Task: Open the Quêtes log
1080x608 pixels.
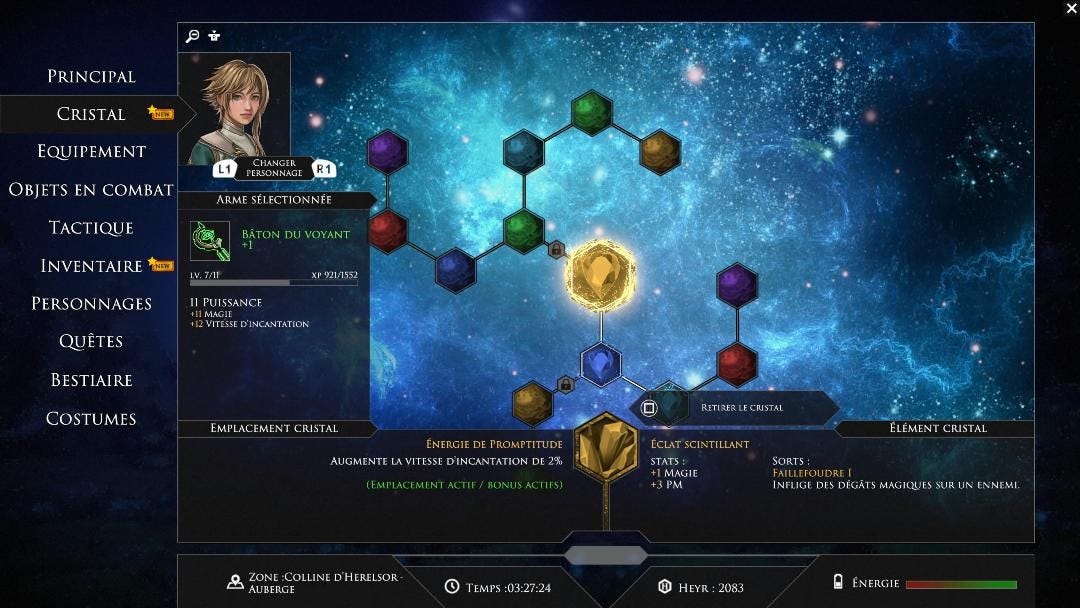Action: tap(91, 341)
